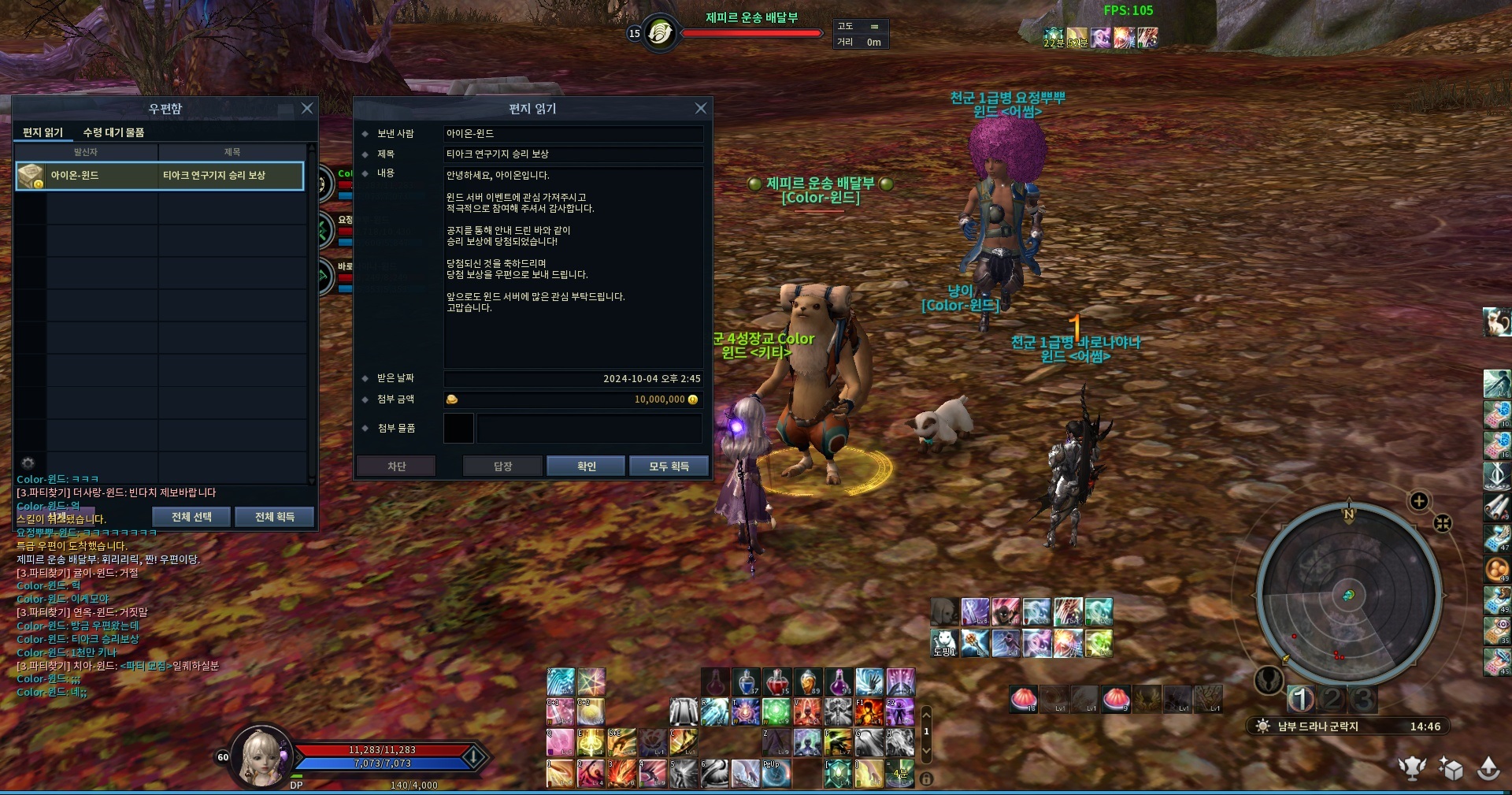
Task: Click the minimap plus zoom button
Action: (1419, 501)
